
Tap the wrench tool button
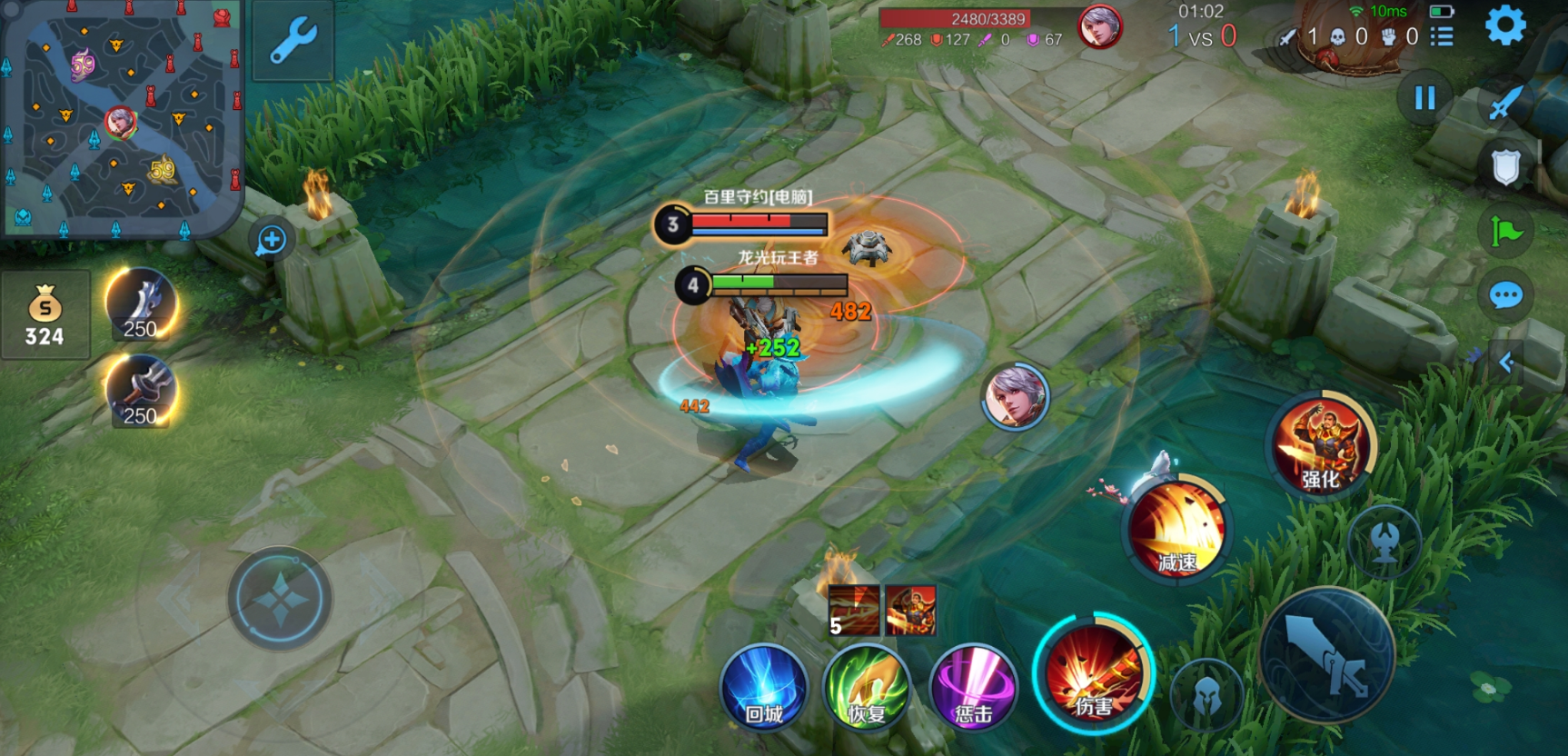click(293, 41)
